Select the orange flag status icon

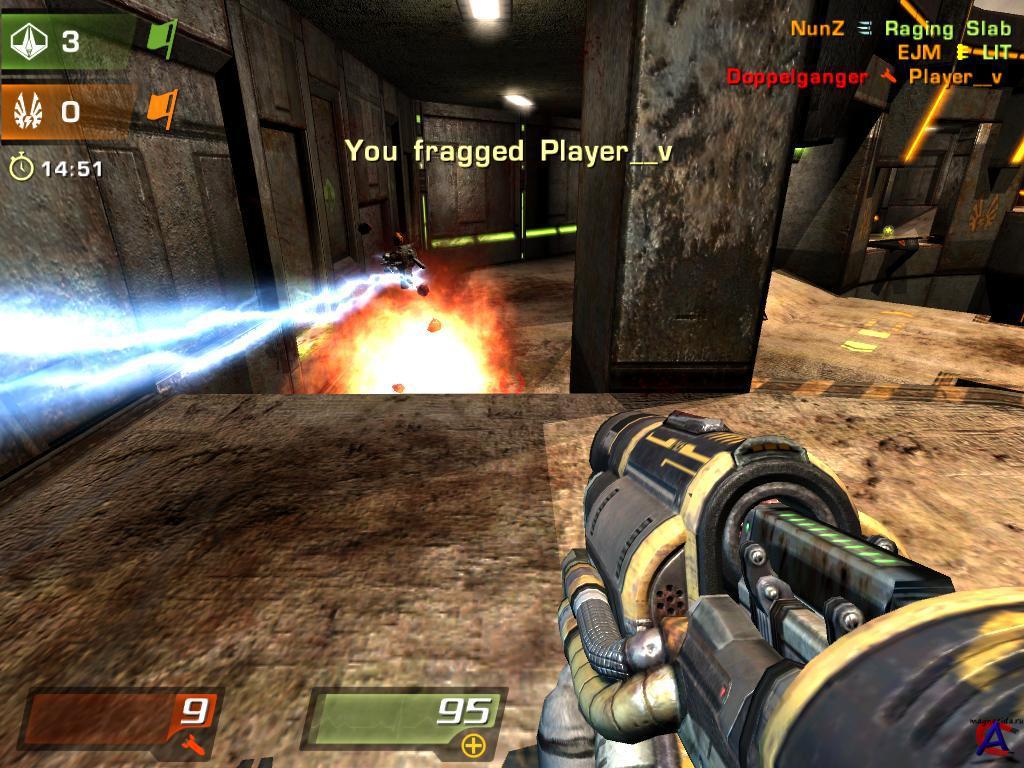click(x=162, y=108)
